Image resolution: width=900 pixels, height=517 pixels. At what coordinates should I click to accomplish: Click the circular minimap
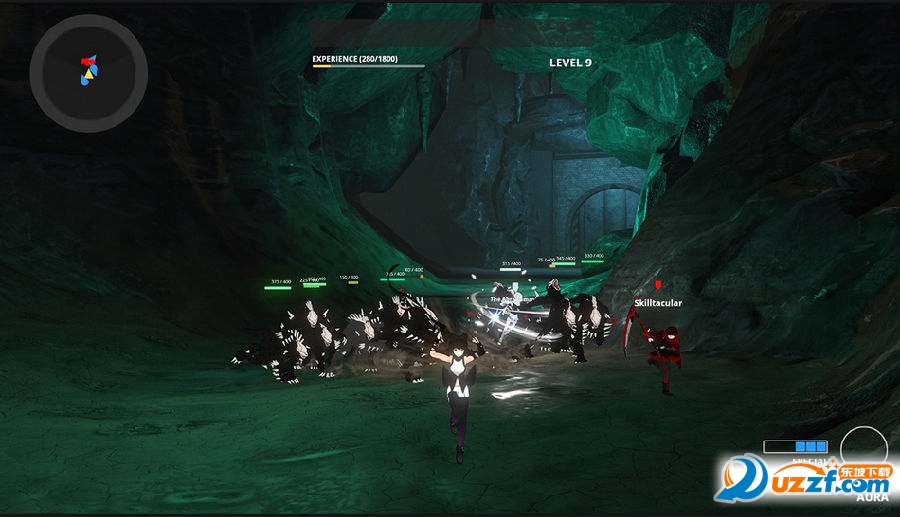pos(89,72)
